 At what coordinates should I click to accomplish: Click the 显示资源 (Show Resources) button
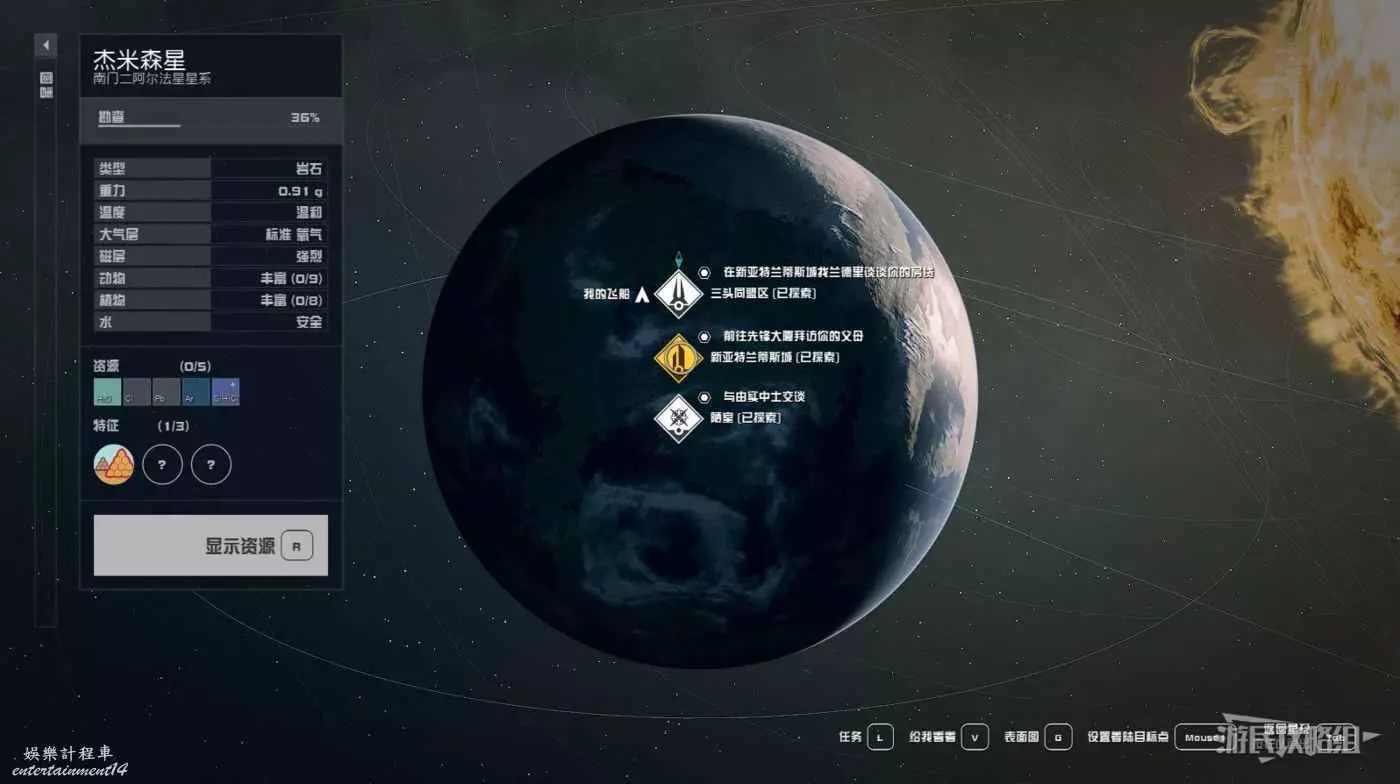(211, 546)
